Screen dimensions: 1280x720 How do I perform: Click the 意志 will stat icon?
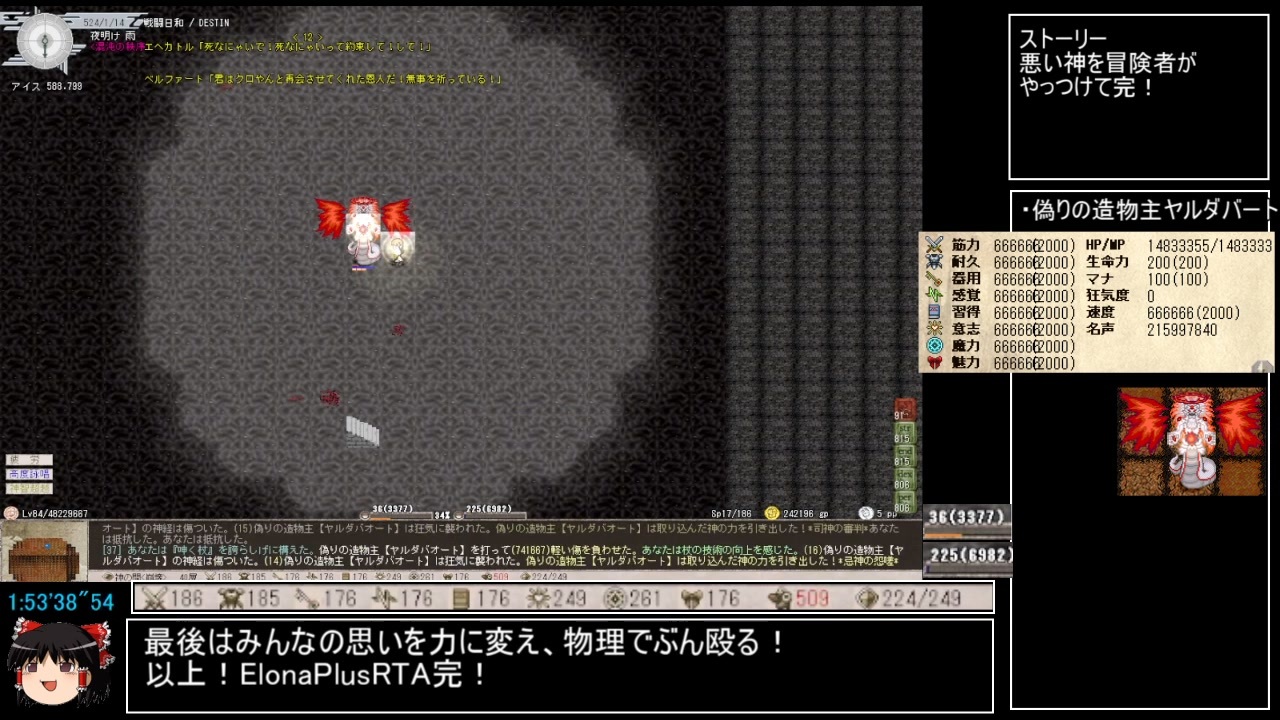pyautogui.click(x=932, y=327)
